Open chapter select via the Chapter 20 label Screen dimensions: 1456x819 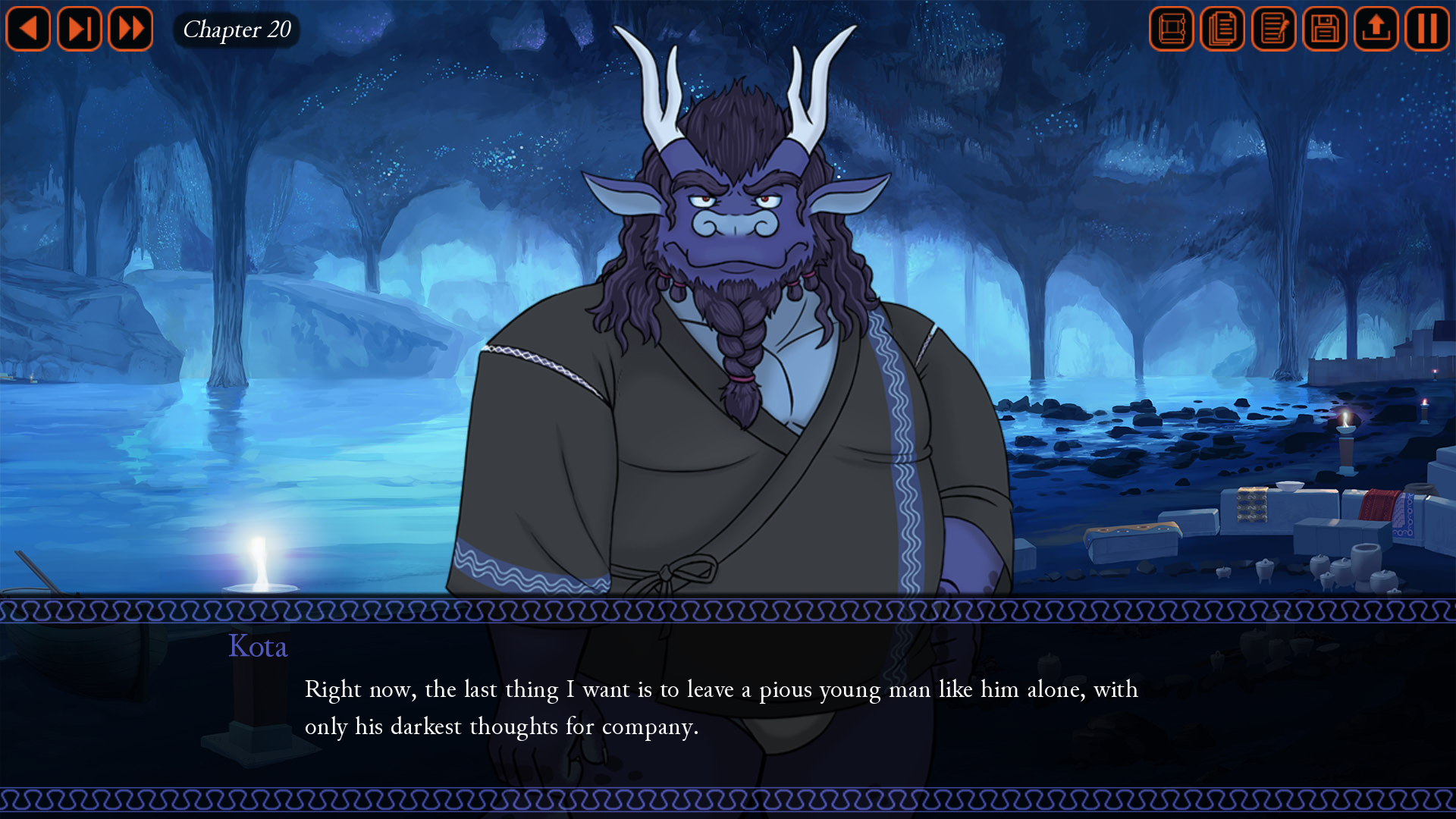(236, 30)
